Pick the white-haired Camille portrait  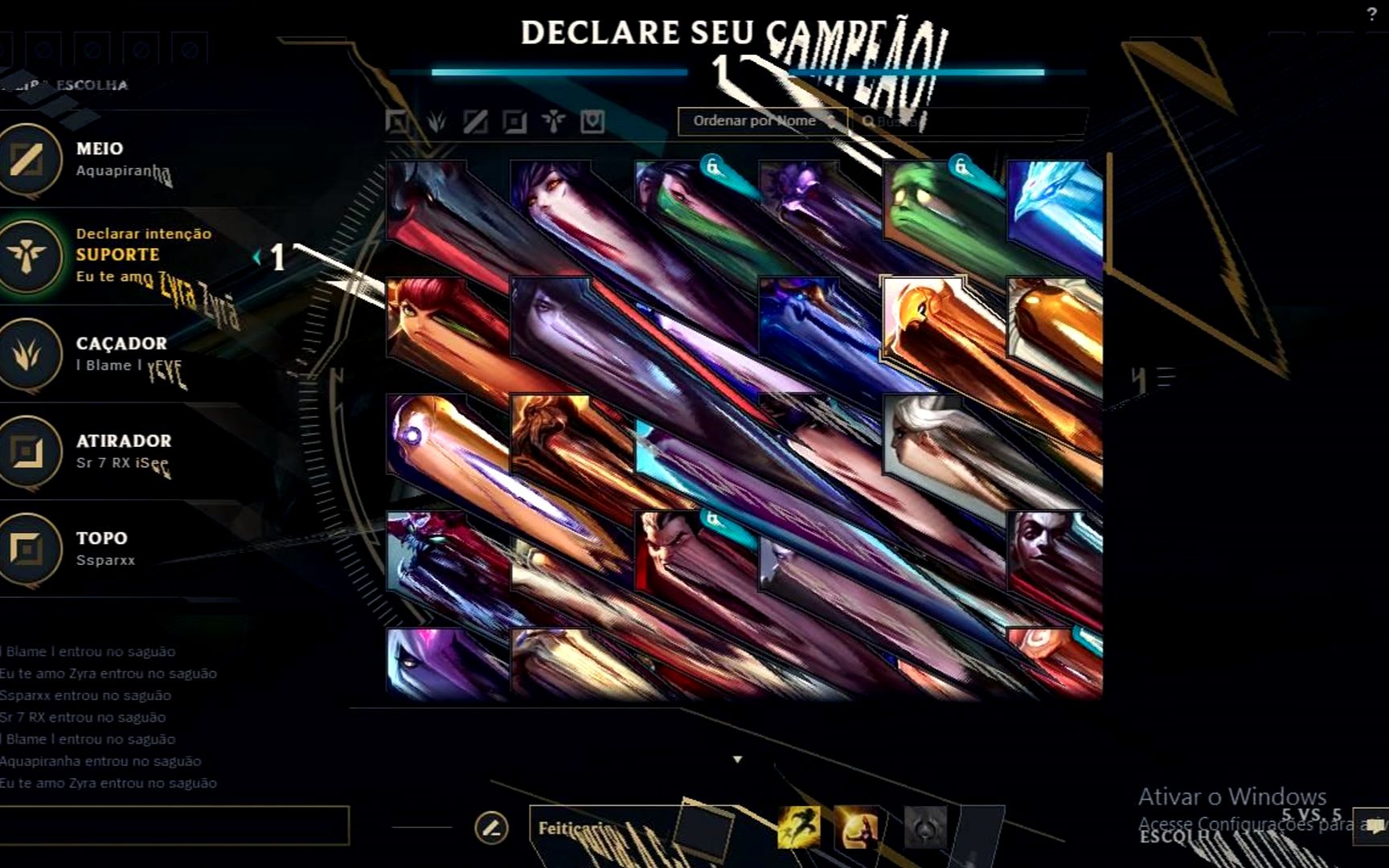(x=924, y=434)
